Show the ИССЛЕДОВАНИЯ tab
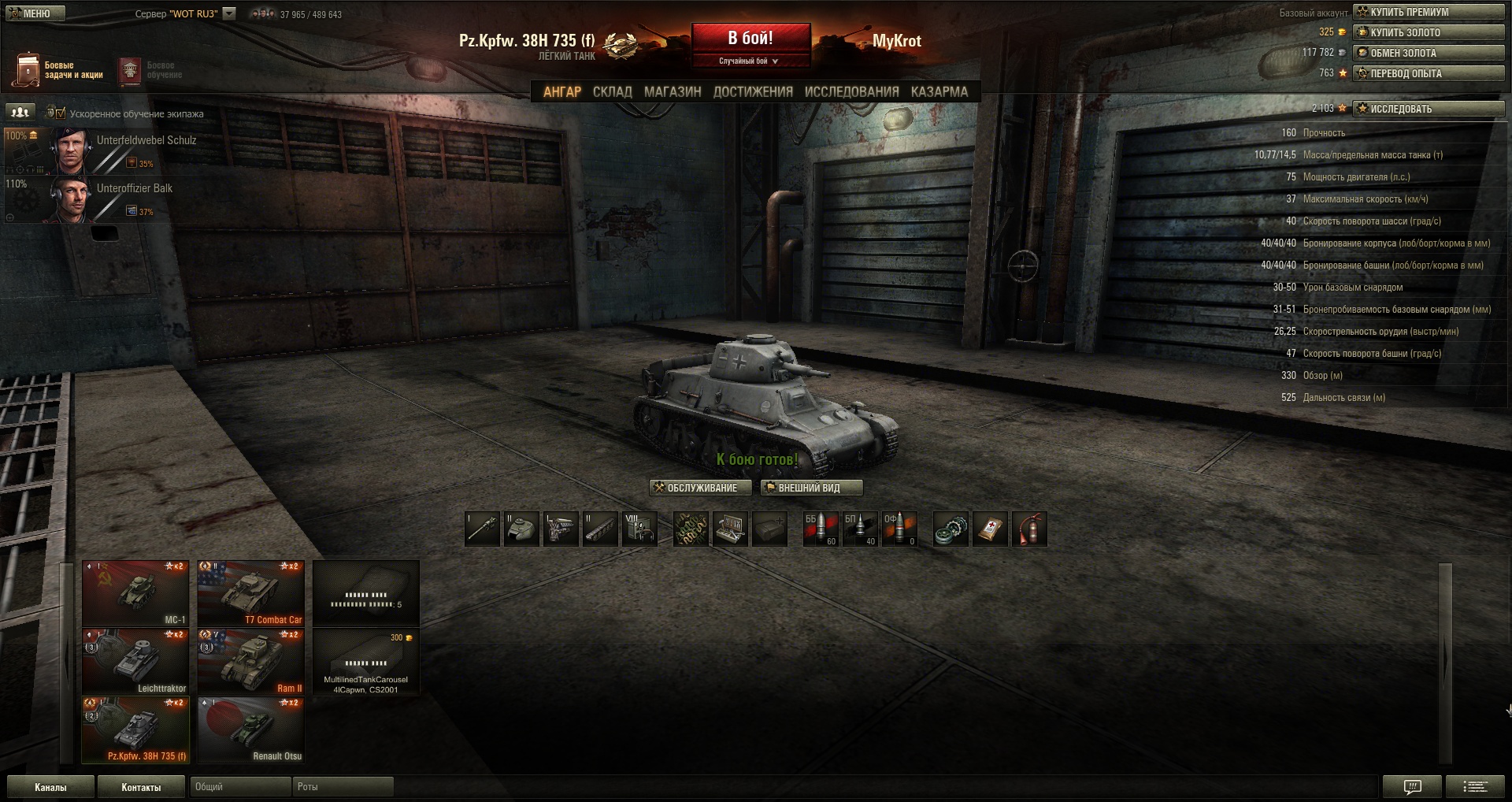1512x802 pixels. 851,92
